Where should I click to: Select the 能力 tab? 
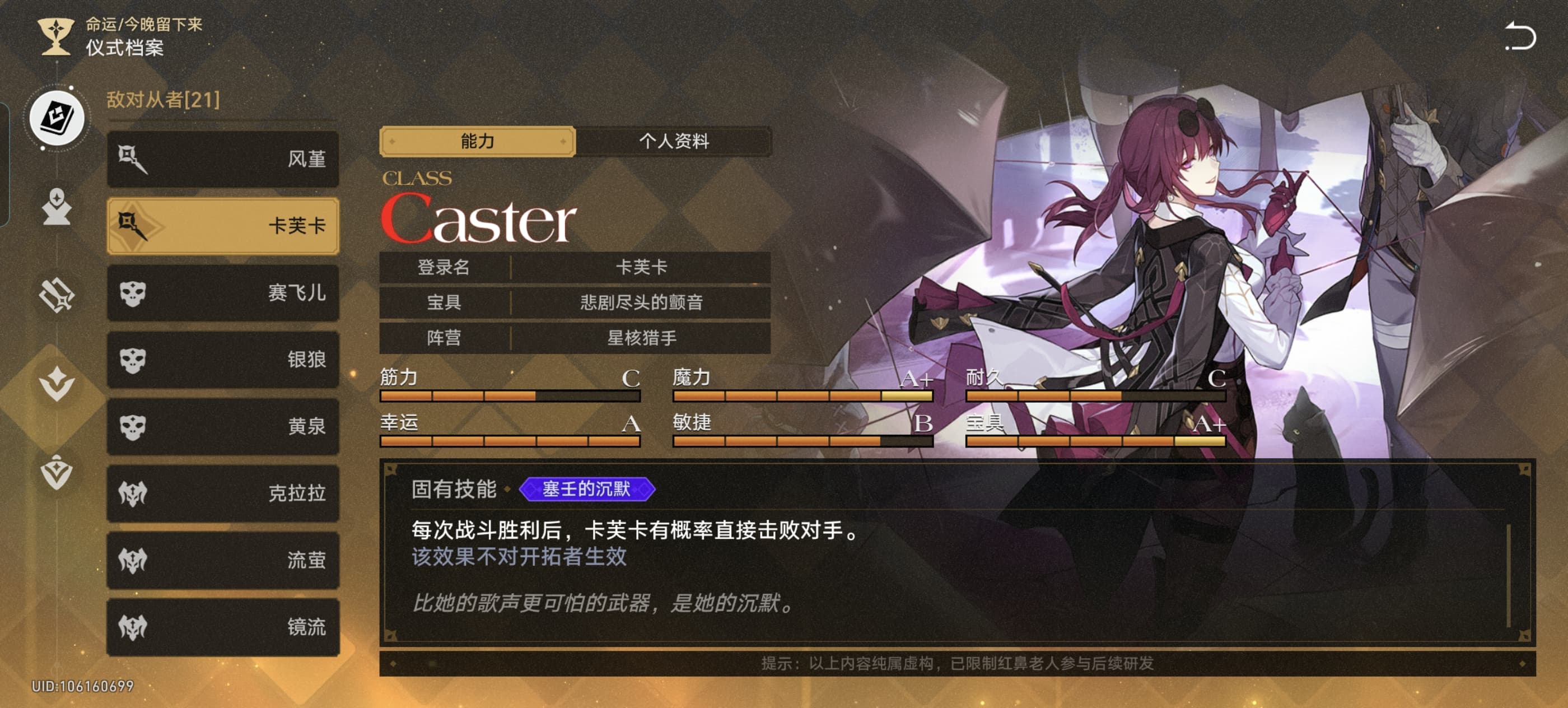coord(477,142)
